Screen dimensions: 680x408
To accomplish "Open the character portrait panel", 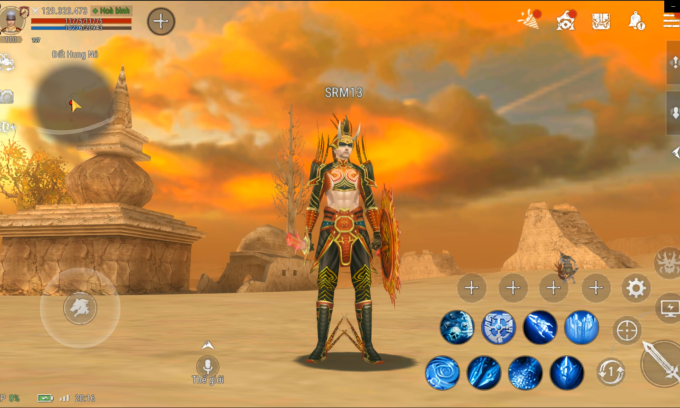I will [x=12, y=21].
